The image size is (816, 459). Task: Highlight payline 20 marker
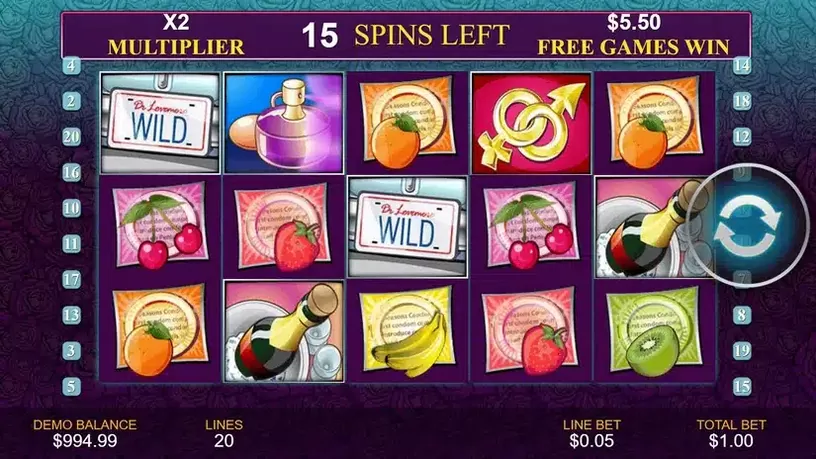pyautogui.click(x=72, y=136)
